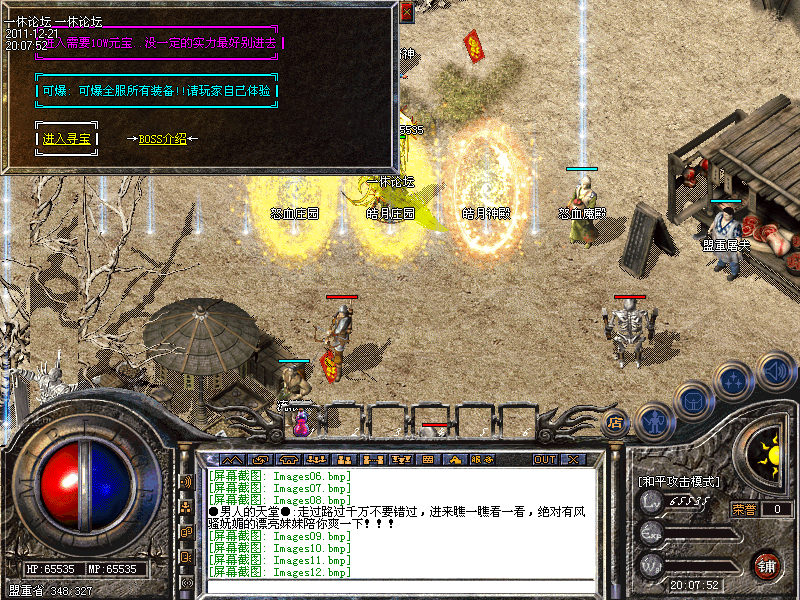Choose the 进入寻宝 dialogue option
The height and width of the screenshot is (600, 800).
point(67,139)
